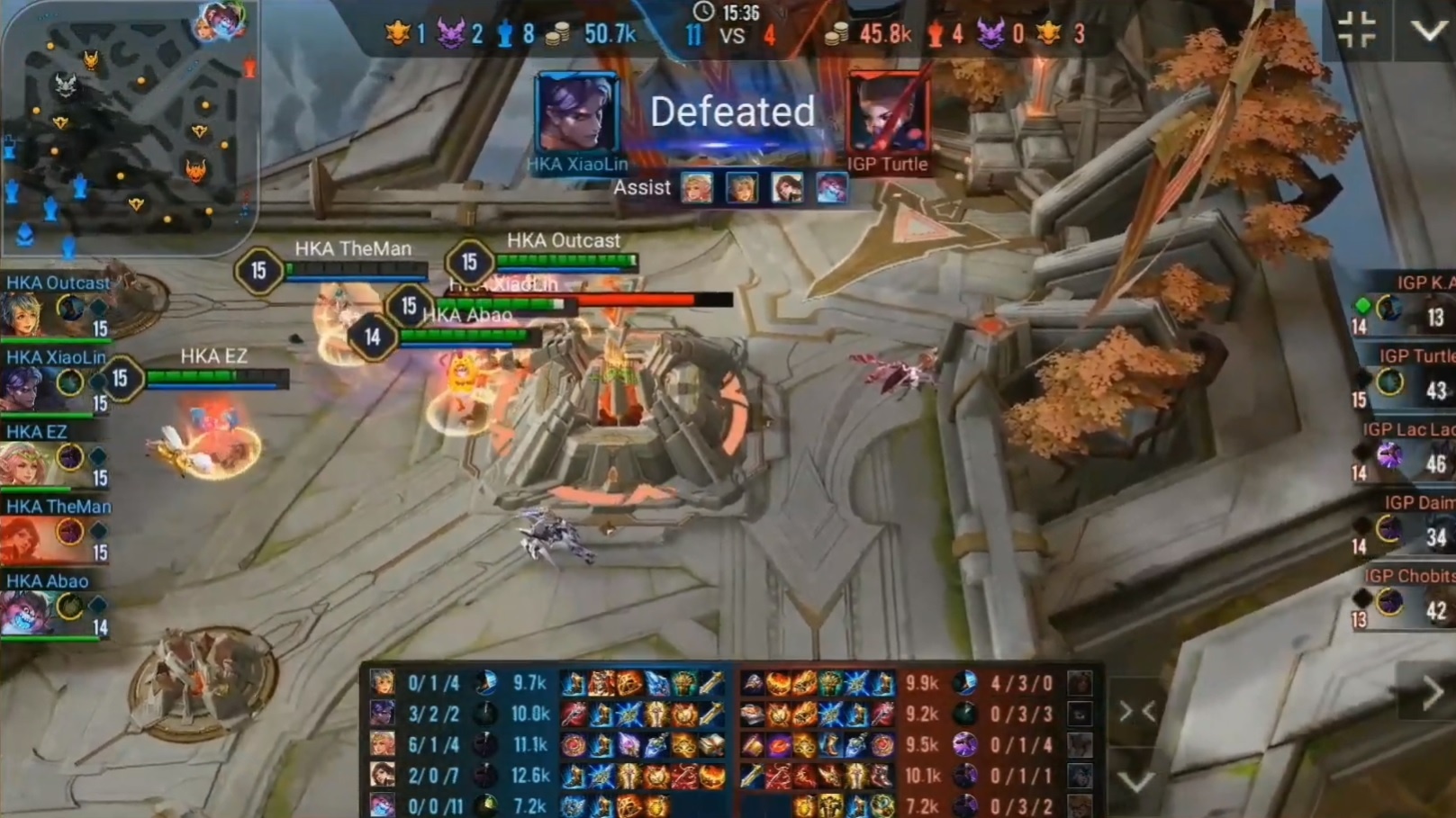Image resolution: width=1456 pixels, height=818 pixels.
Task: Collapse the top-right panel with the down chevron
Action: (x=1427, y=29)
